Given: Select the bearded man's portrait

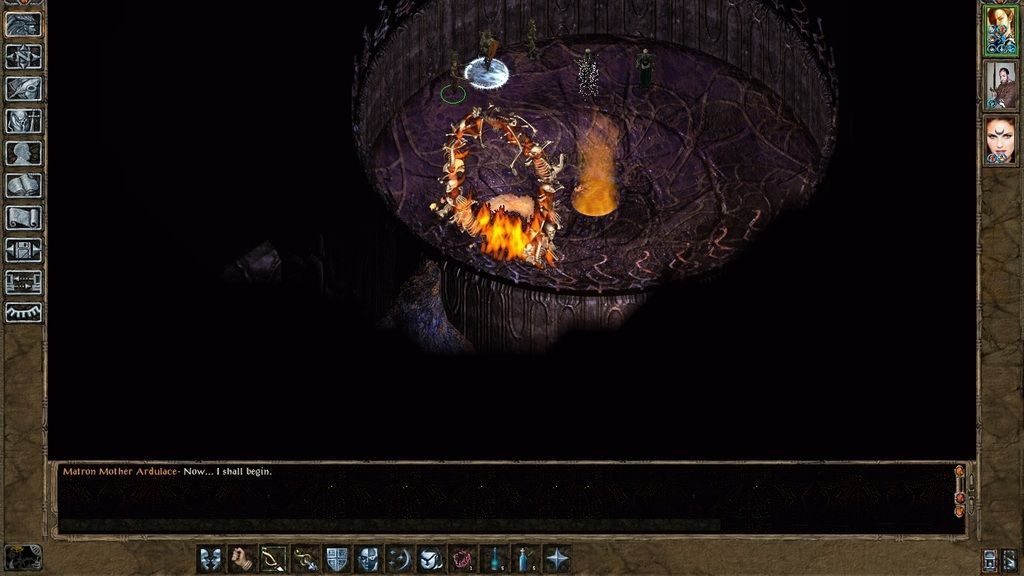Looking at the screenshot, I should (1000, 86).
